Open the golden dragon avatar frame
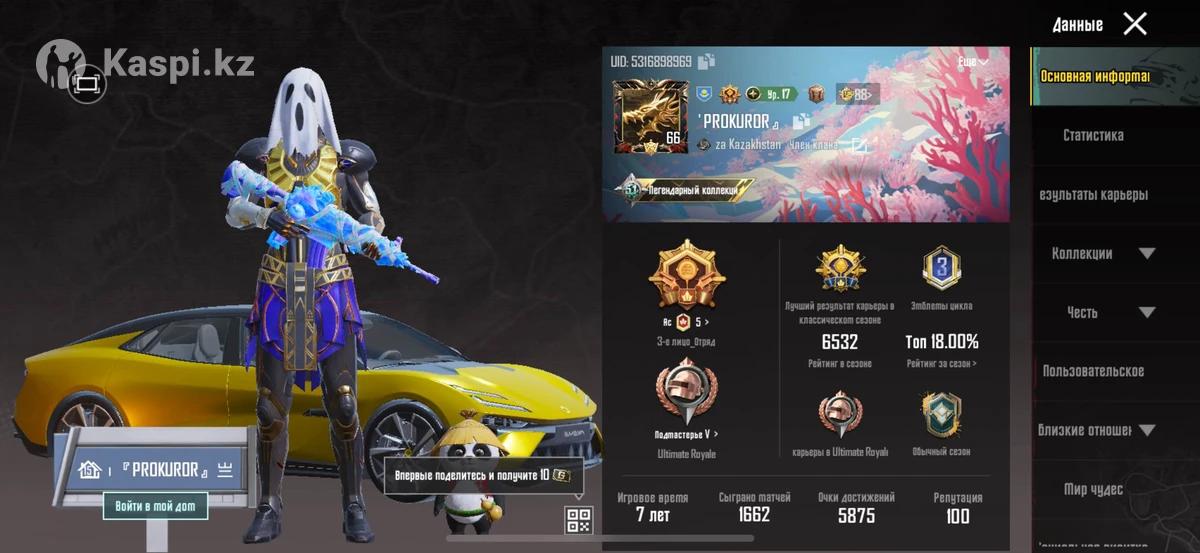Image resolution: width=1200 pixels, height=553 pixels. coord(647,118)
